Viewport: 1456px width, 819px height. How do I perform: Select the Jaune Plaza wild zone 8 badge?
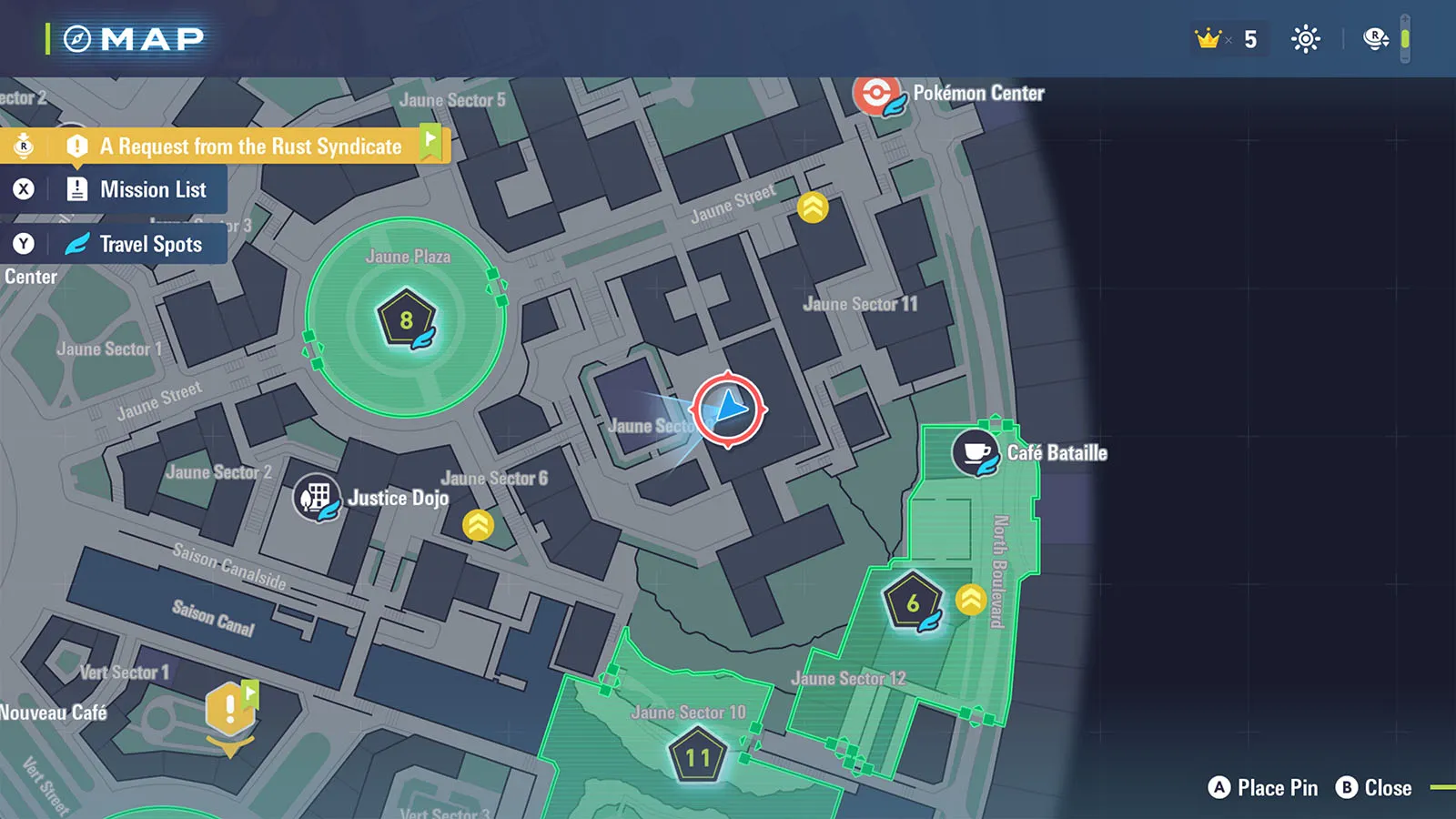tap(406, 319)
